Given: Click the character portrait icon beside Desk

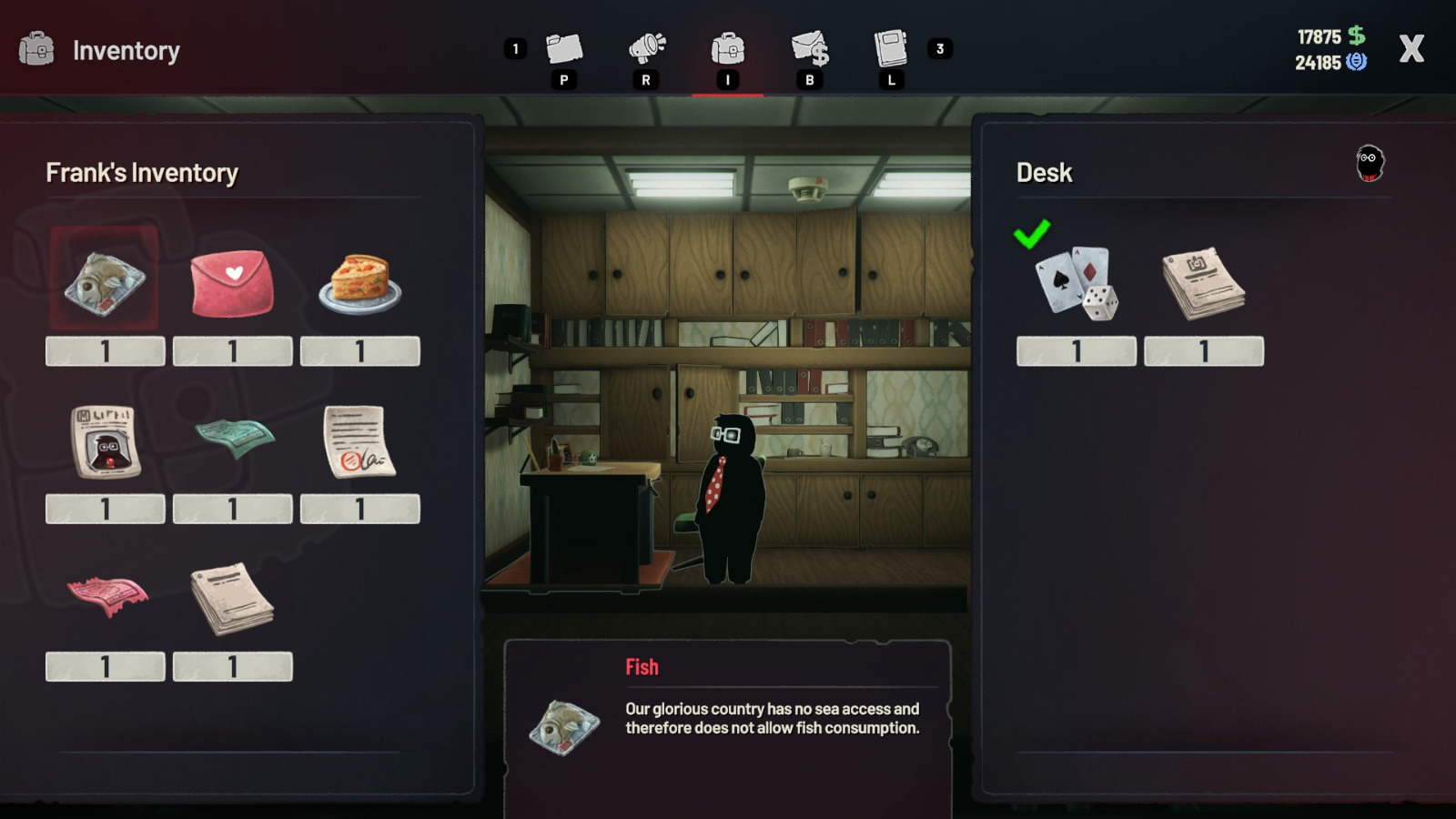Looking at the screenshot, I should coord(1370,164).
